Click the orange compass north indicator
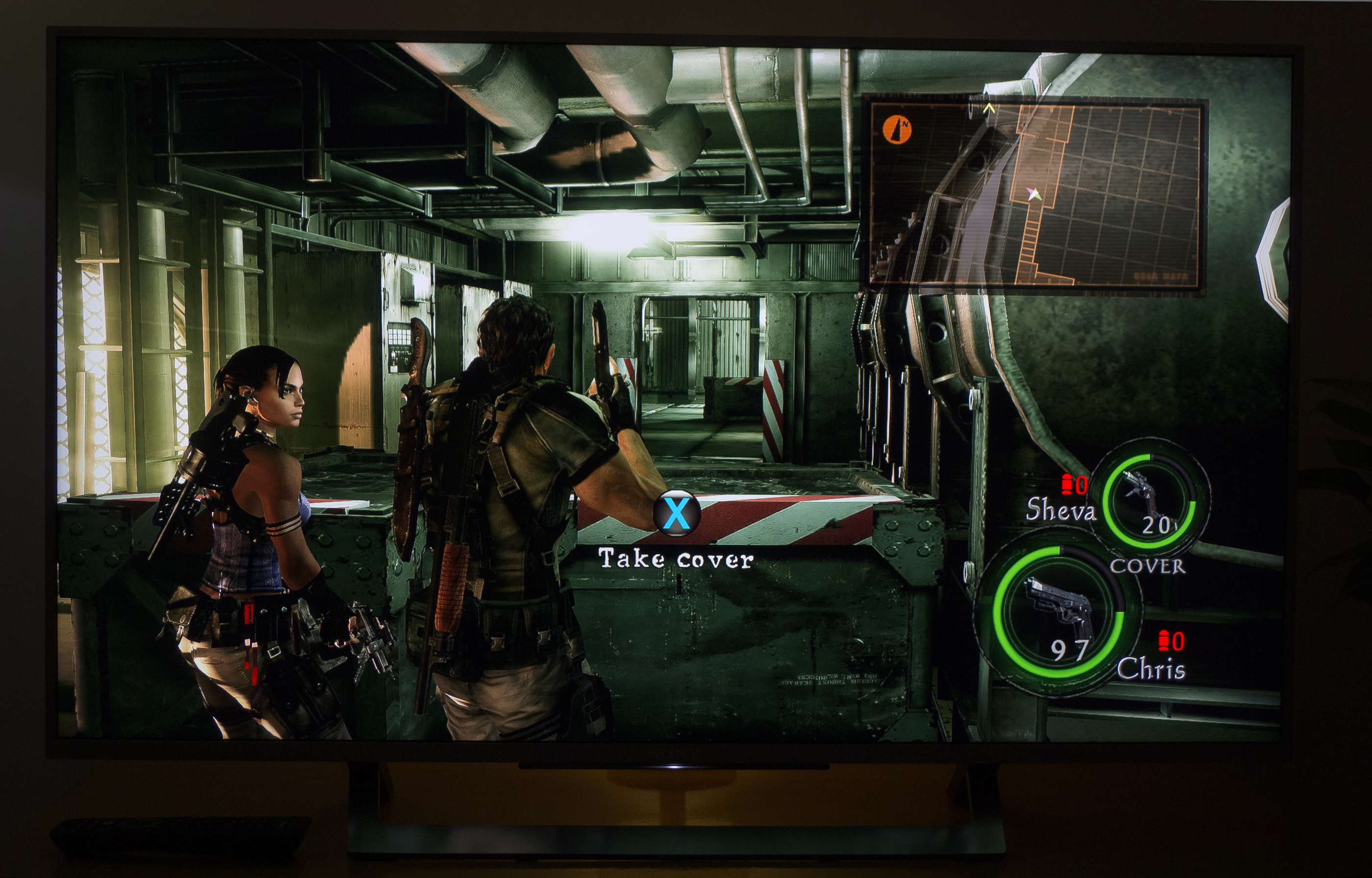The image size is (1372, 878). click(x=897, y=129)
